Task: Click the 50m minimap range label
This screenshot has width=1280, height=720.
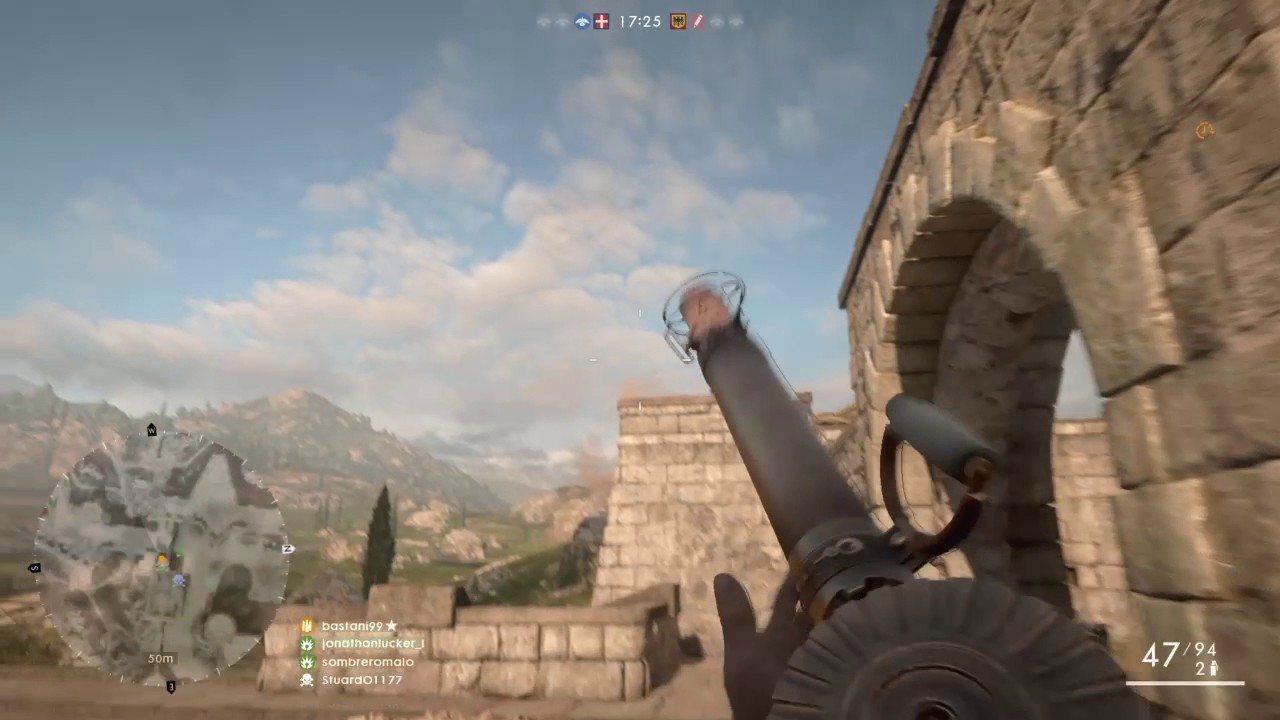Action: pyautogui.click(x=160, y=658)
